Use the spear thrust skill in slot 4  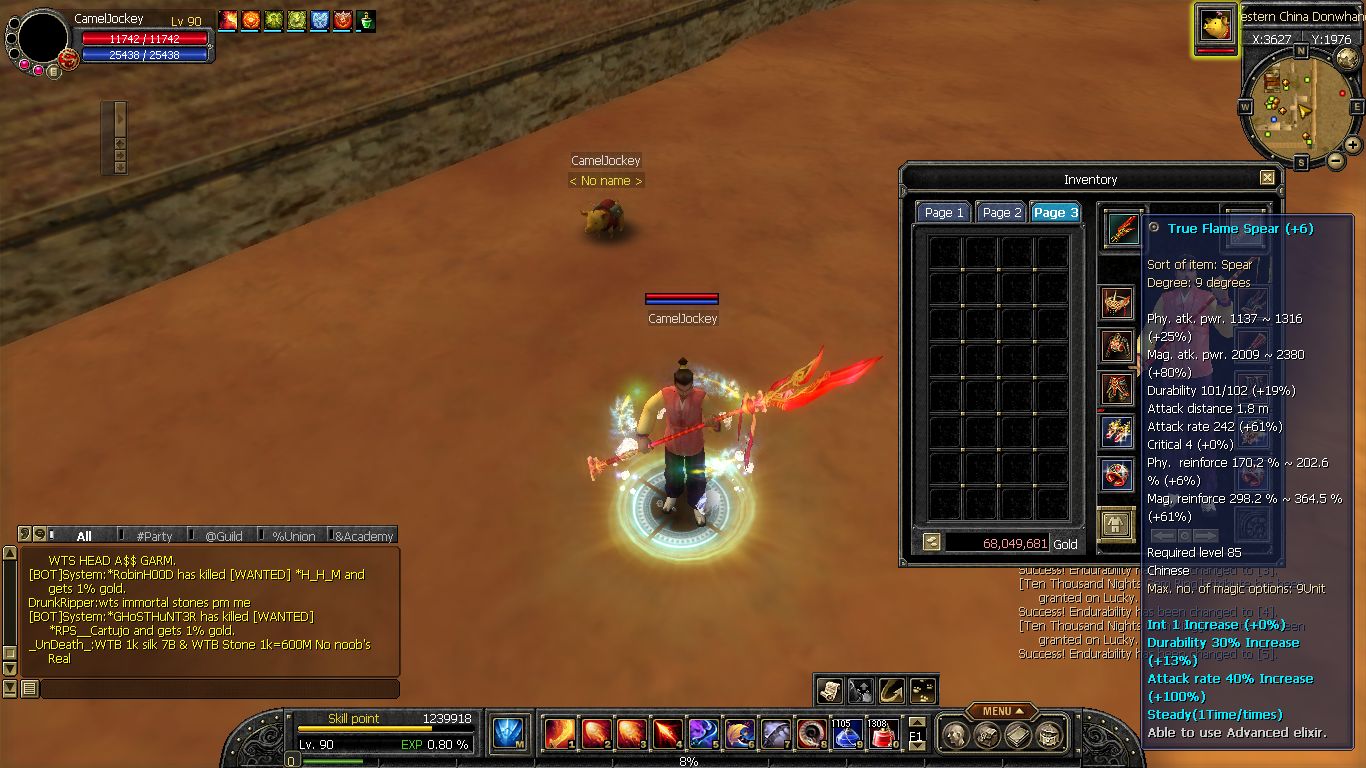point(668,734)
